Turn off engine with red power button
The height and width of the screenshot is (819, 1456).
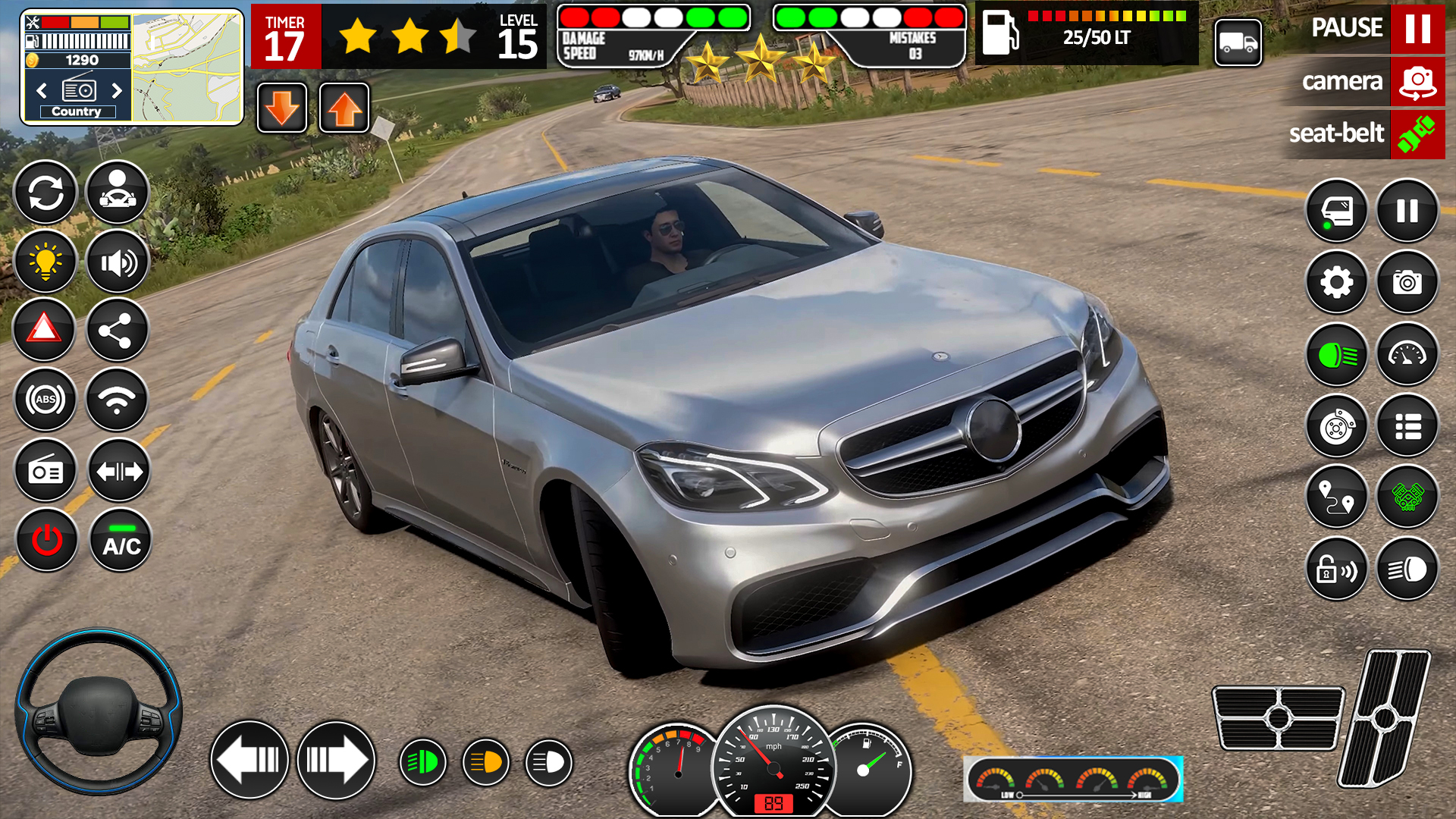[x=47, y=540]
